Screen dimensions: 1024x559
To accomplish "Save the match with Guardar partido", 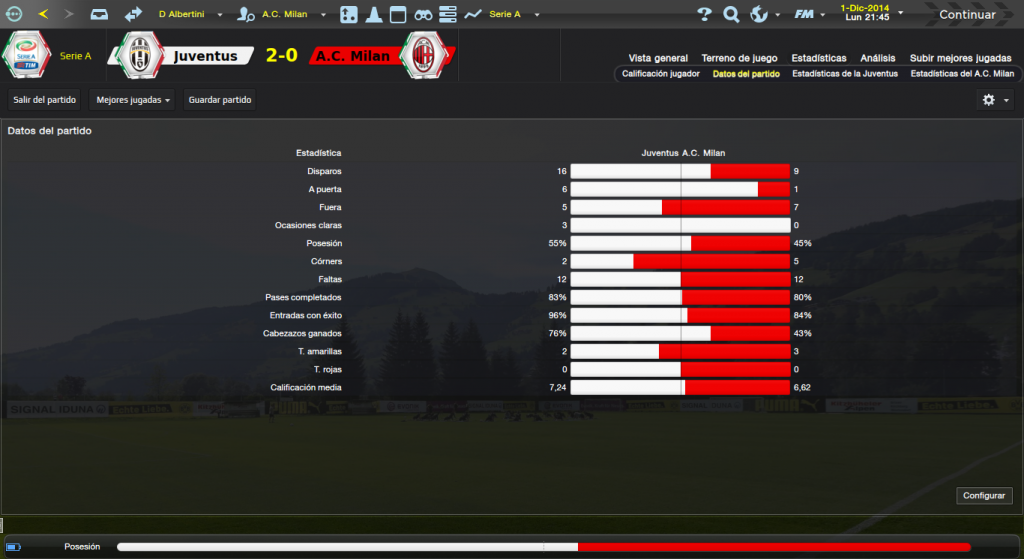I will (220, 100).
